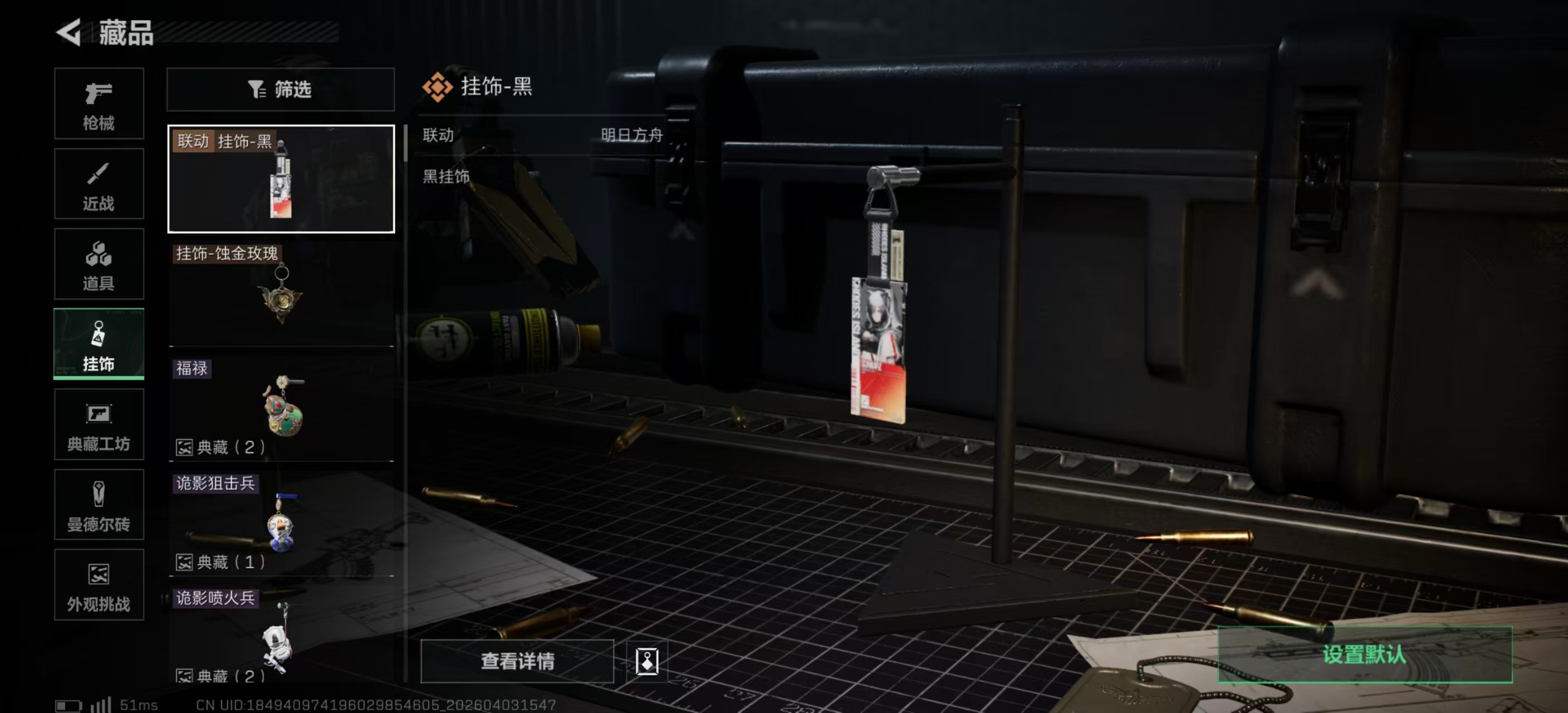The height and width of the screenshot is (713, 1568).
Task: Select the 联动 挂饰-黑 list entry
Action: click(280, 178)
